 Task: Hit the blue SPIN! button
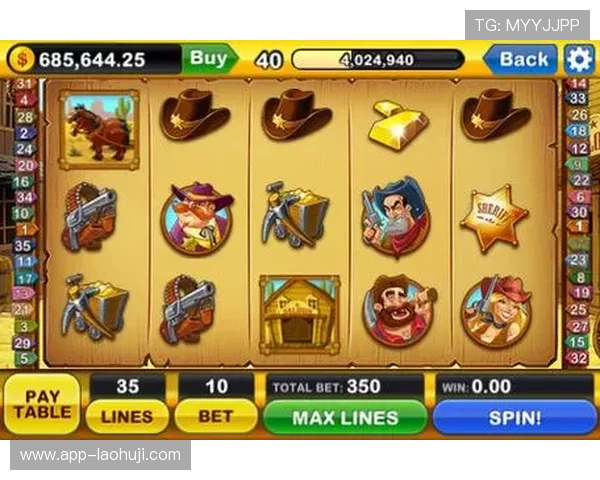[x=514, y=417]
